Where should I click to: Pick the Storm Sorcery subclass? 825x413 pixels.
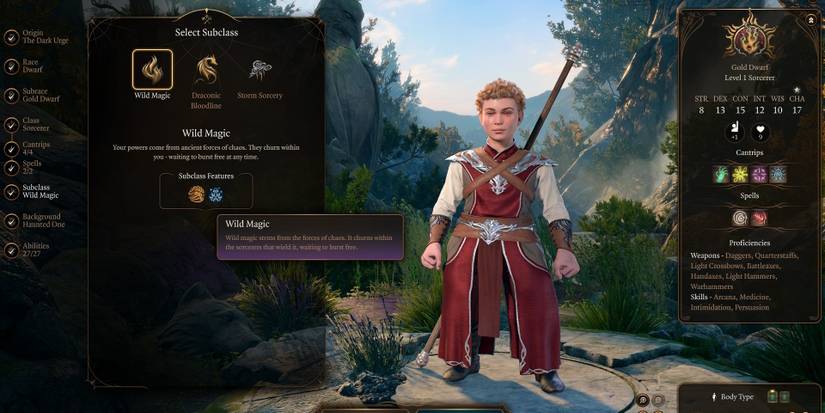pyautogui.click(x=260, y=70)
